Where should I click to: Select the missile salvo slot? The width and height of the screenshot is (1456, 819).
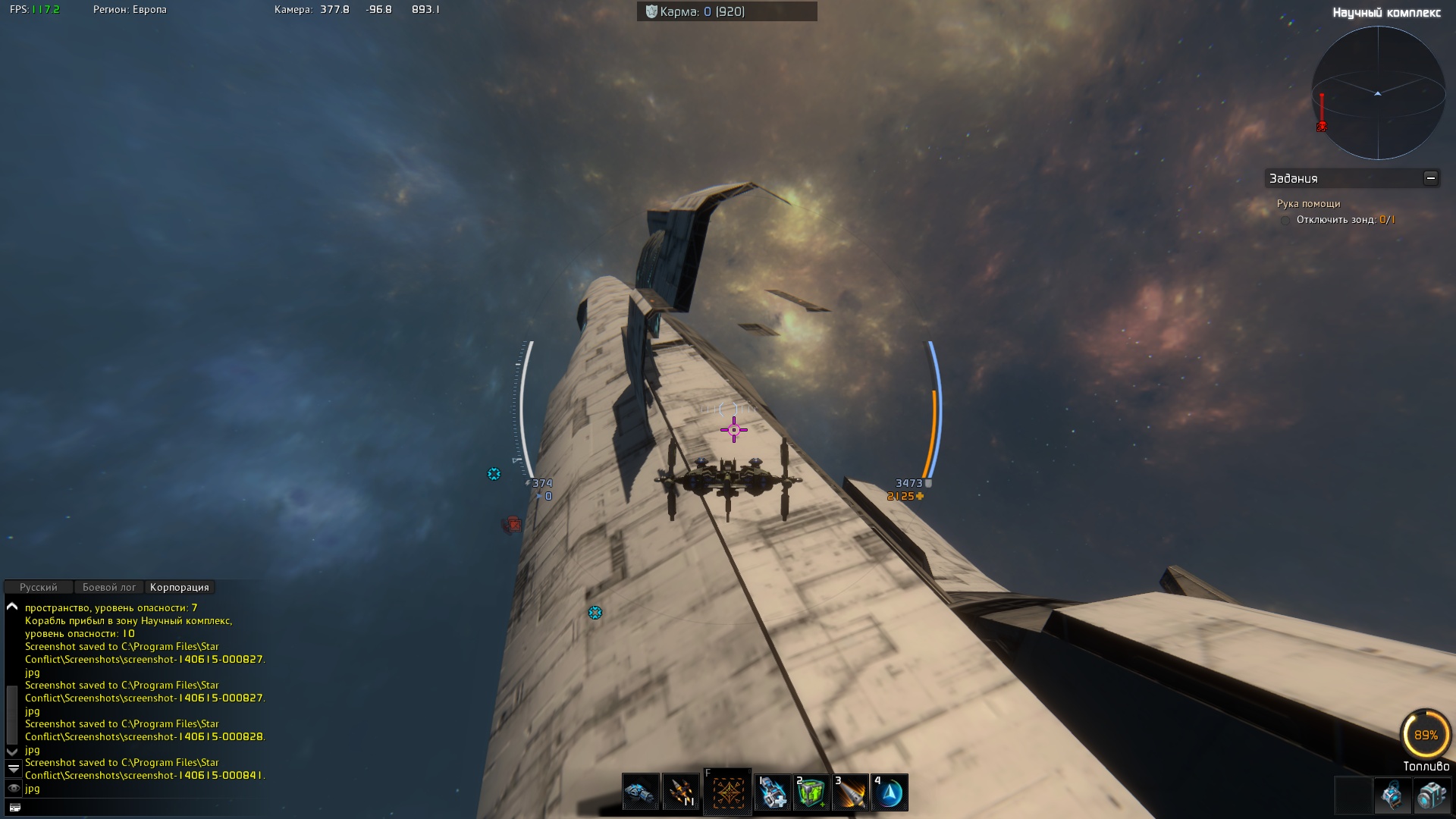[681, 792]
